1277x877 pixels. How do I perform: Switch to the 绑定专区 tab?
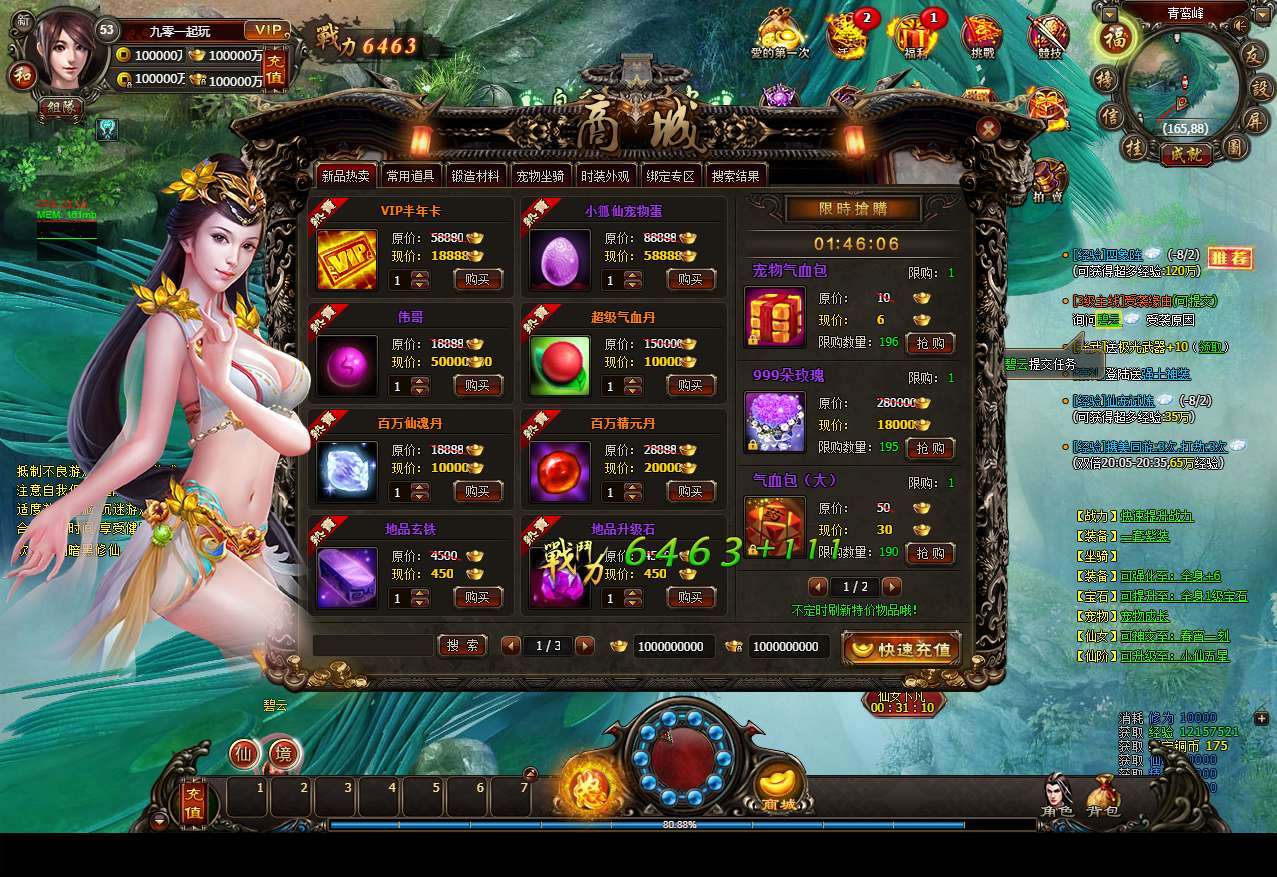coord(669,176)
